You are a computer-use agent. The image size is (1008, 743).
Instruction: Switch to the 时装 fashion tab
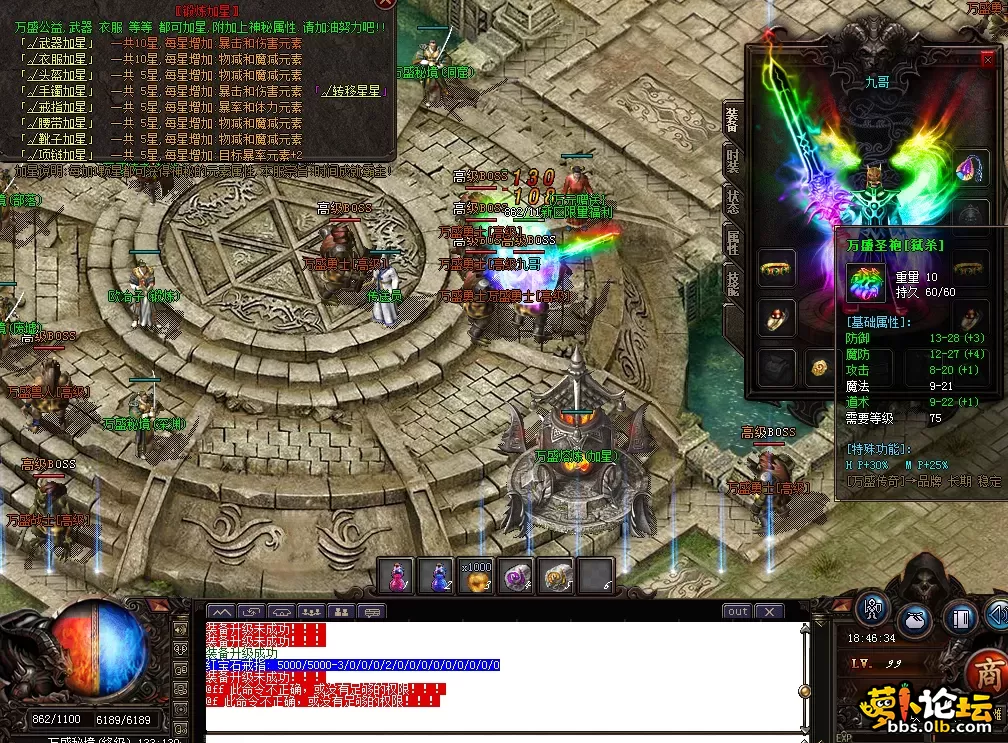732,160
